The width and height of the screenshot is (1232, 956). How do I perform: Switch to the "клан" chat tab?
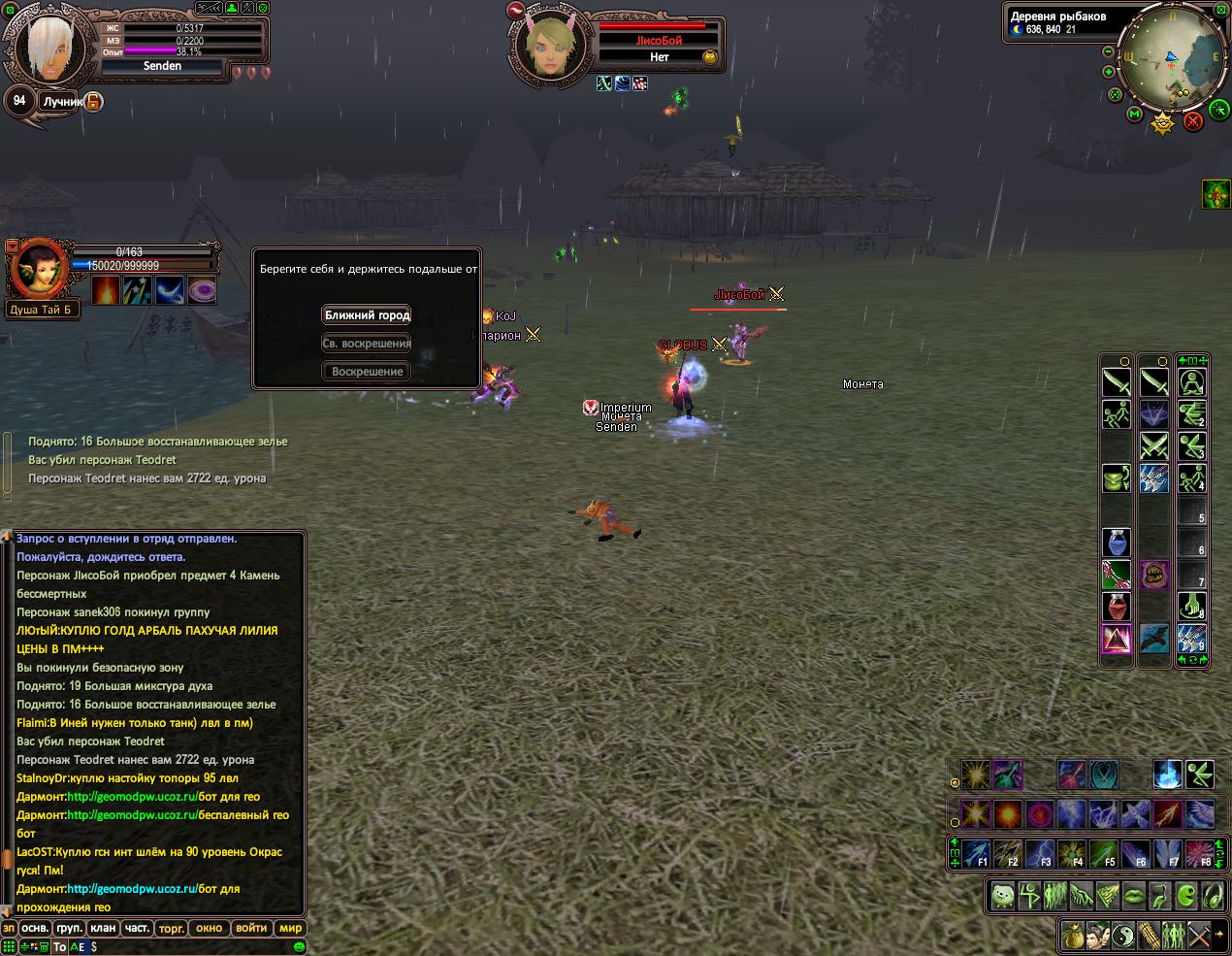(x=103, y=928)
